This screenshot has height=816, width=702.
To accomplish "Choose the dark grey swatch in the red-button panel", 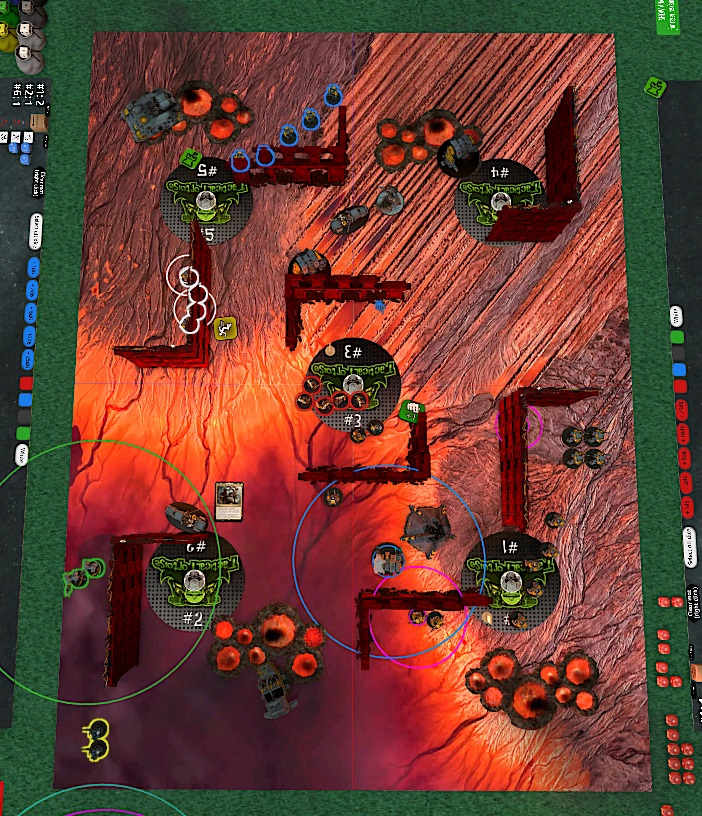I will point(679,353).
